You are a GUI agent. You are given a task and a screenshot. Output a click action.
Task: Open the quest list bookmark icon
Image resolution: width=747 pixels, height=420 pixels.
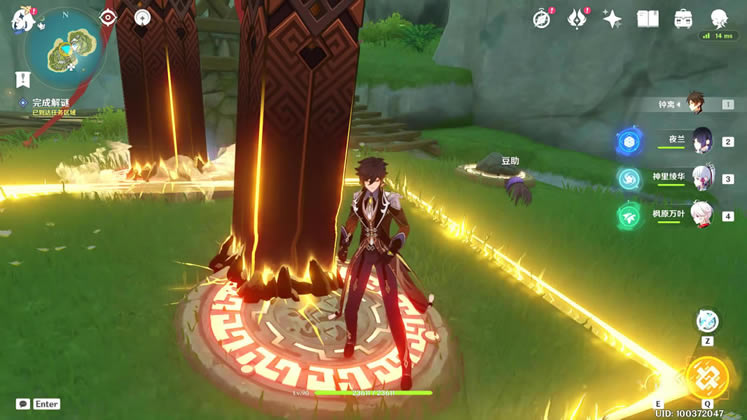point(22,79)
